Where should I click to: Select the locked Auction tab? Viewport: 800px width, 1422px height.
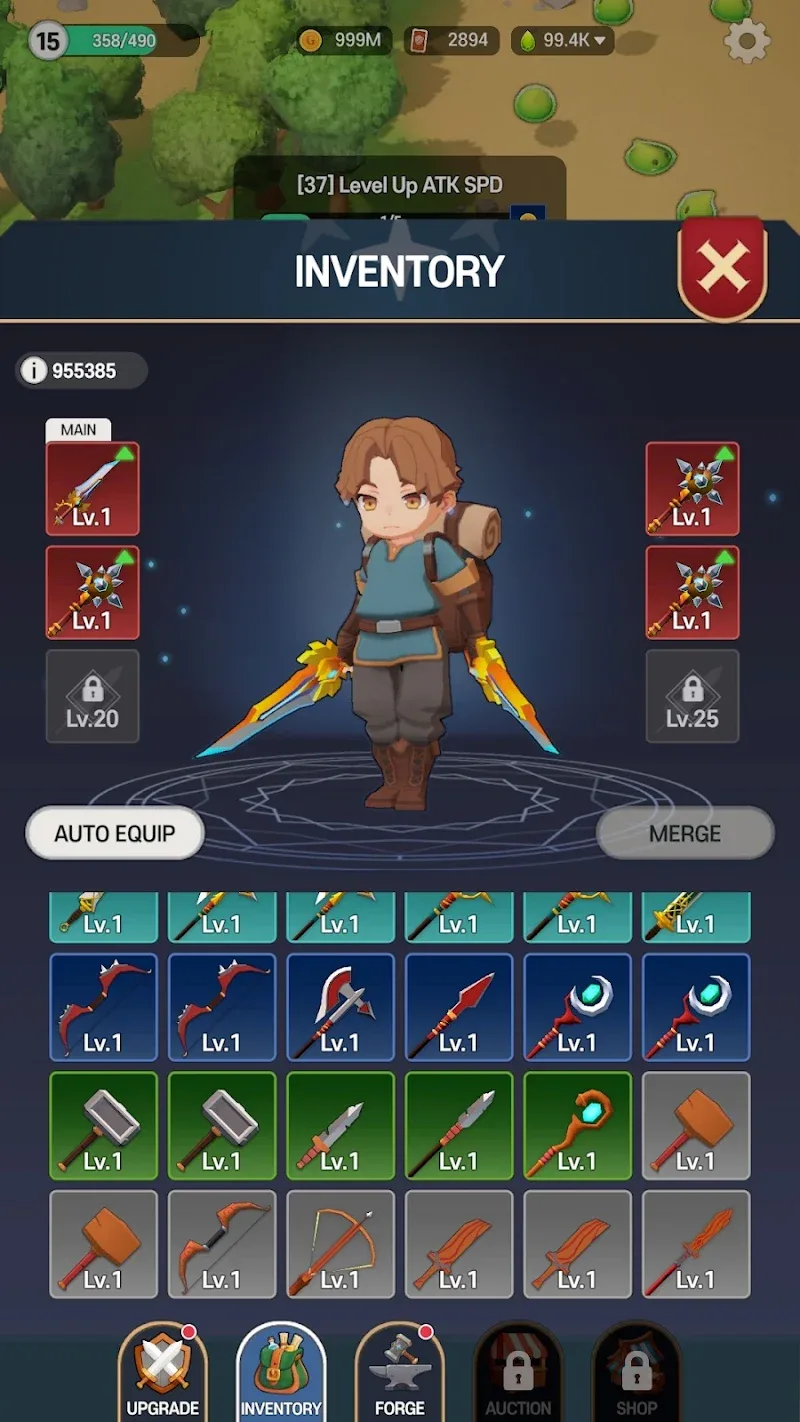point(518,1372)
